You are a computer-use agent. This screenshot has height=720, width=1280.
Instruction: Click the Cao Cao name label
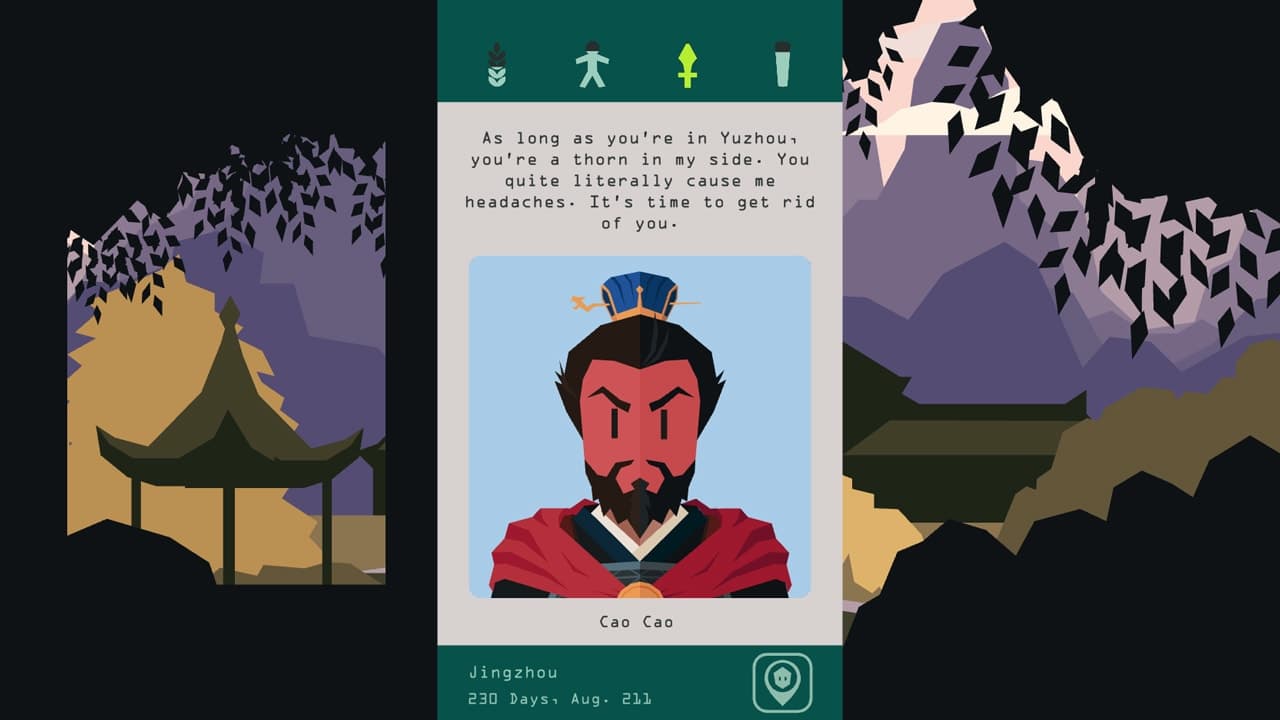(x=637, y=620)
